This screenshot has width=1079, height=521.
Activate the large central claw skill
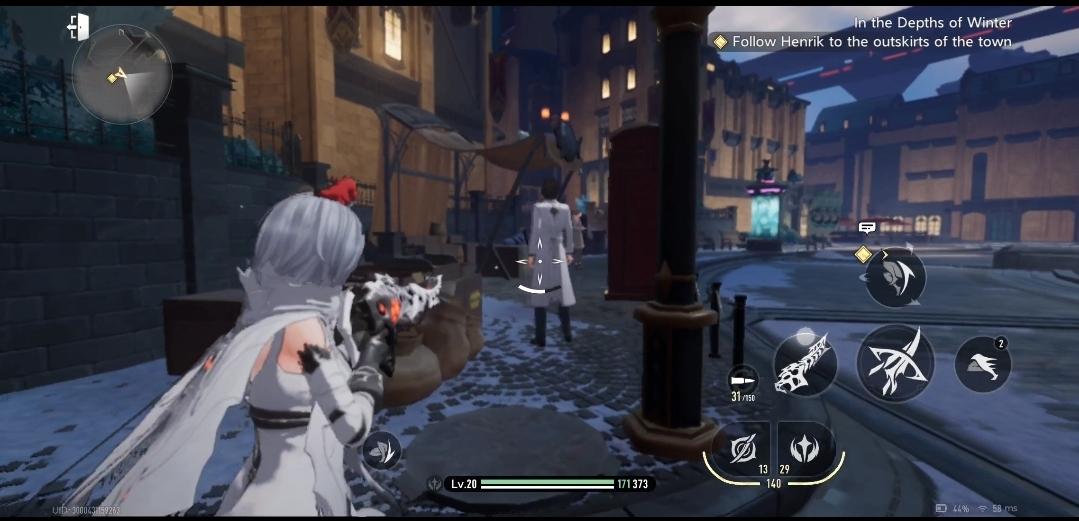tap(895, 363)
